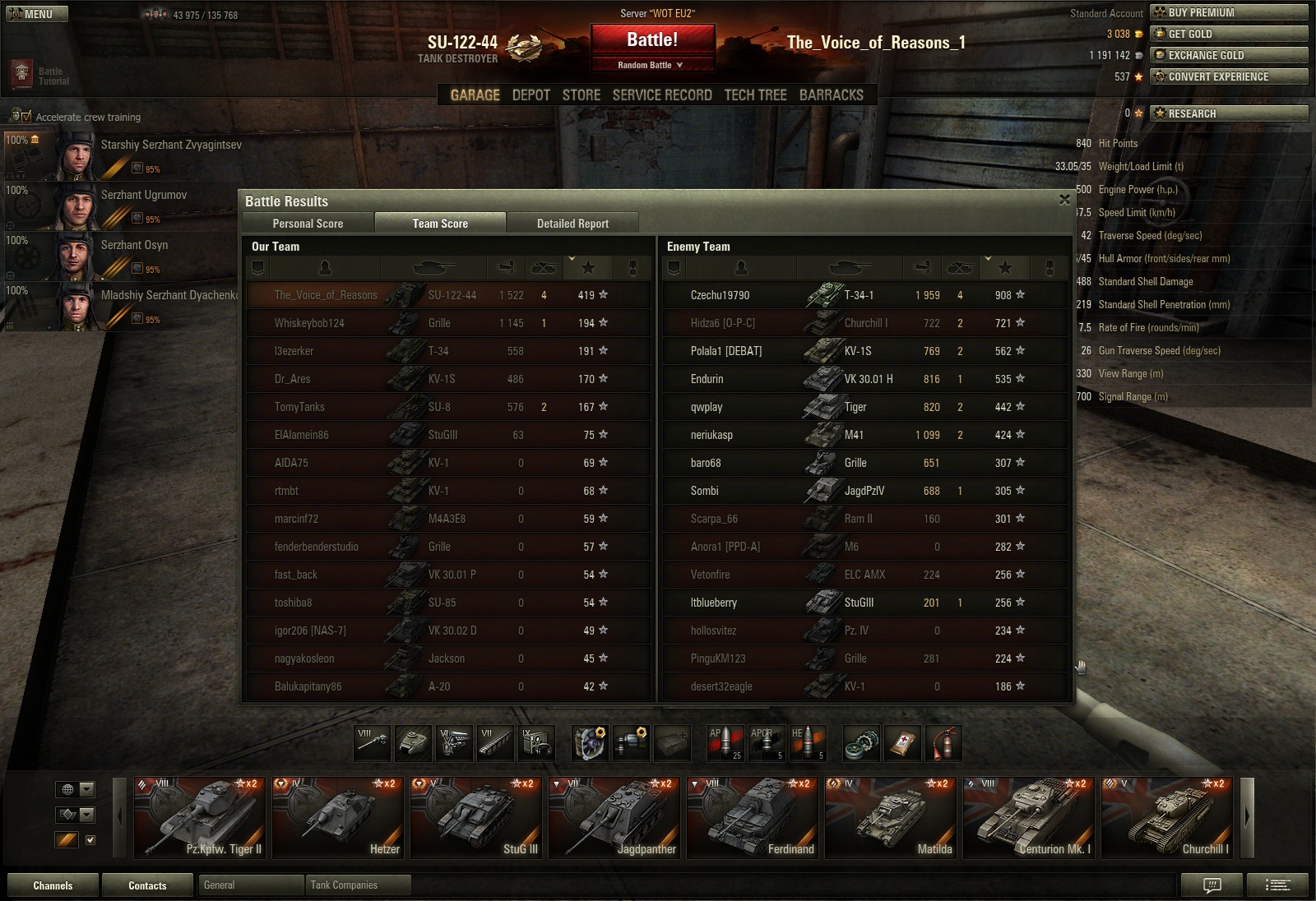
Task: Open Research for this vehicle
Action: [1229, 113]
